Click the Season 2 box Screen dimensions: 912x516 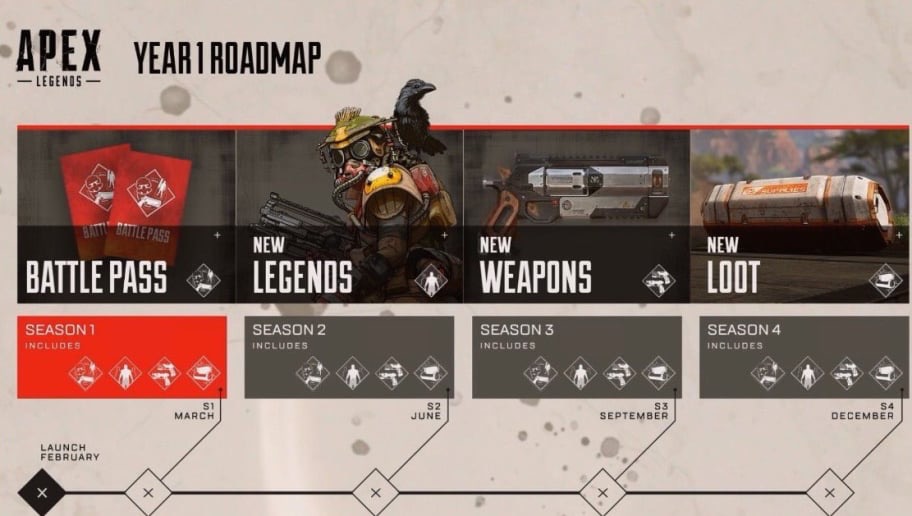349,357
